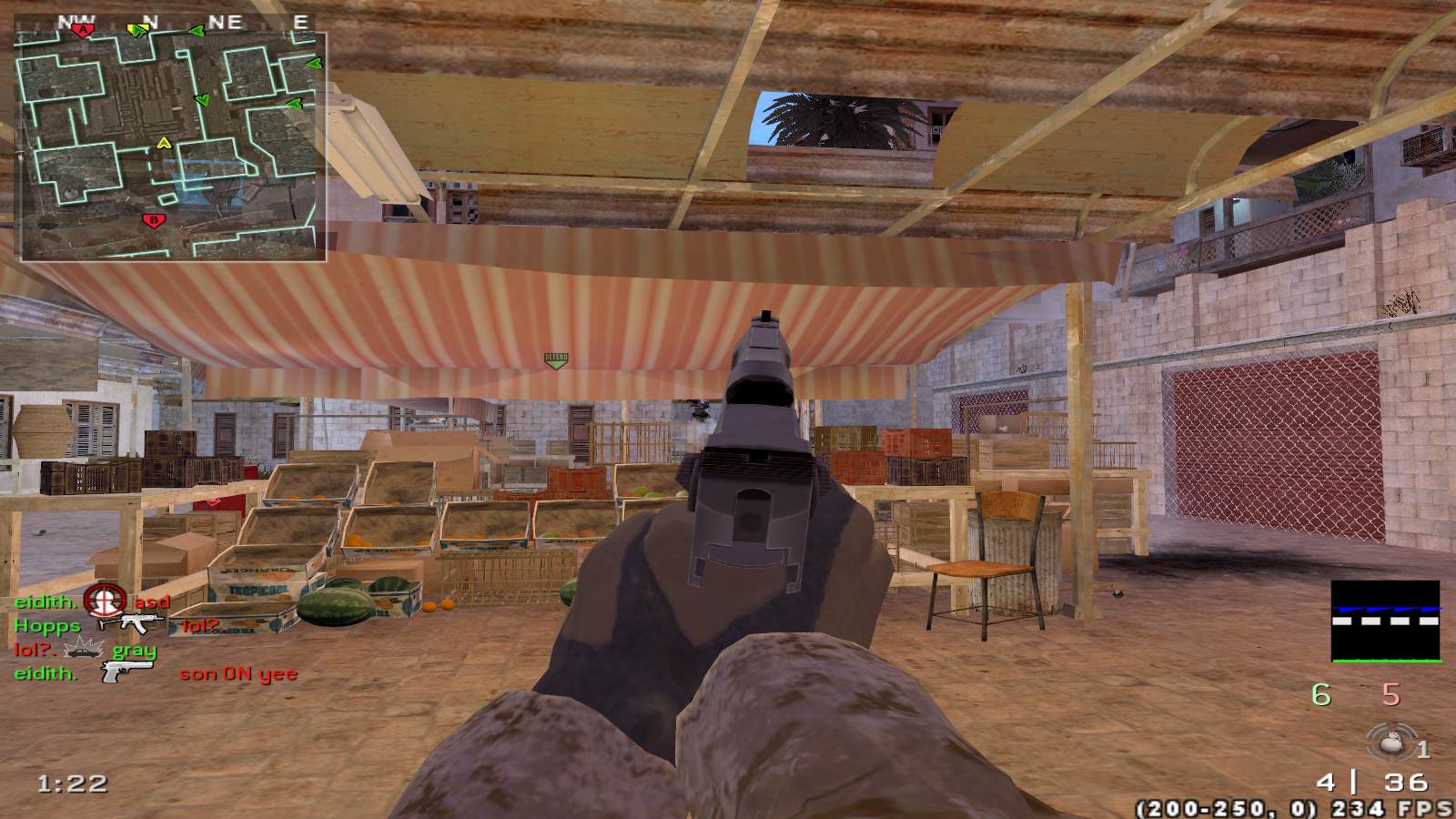Click the lagometer network graph
This screenshot has width=1456, height=819.
(x=1385, y=621)
